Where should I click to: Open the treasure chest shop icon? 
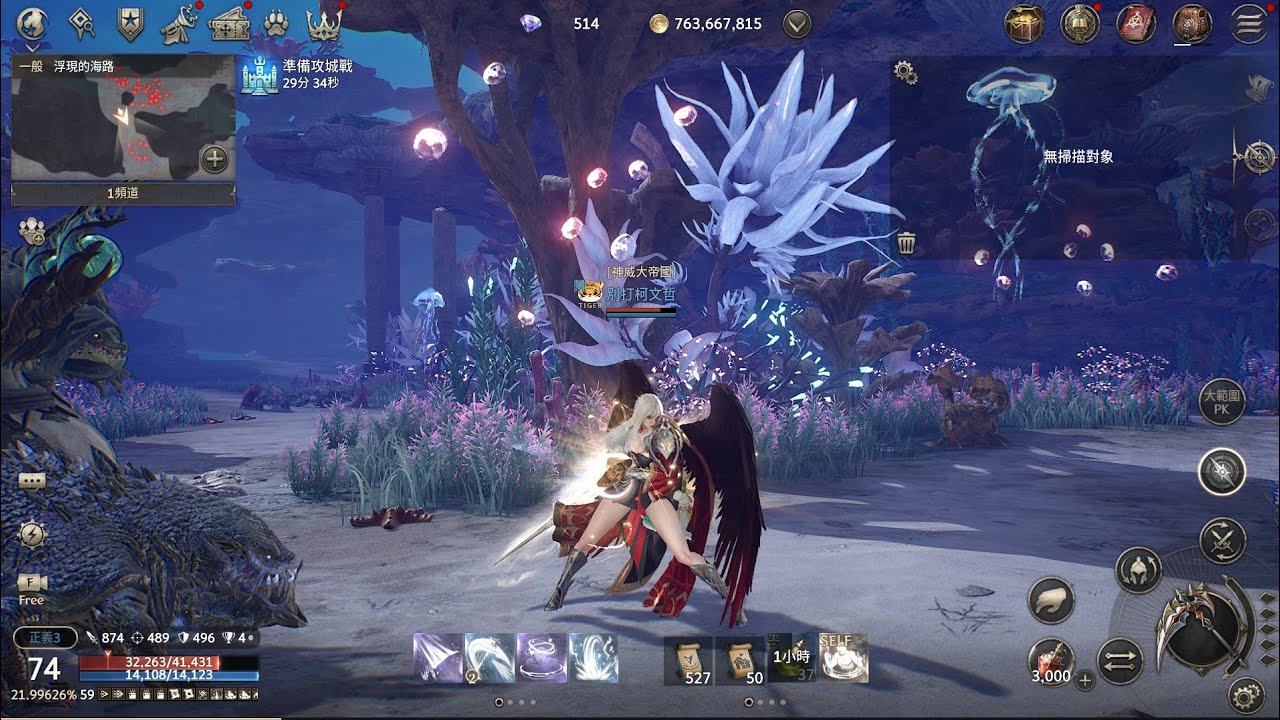coord(1024,24)
